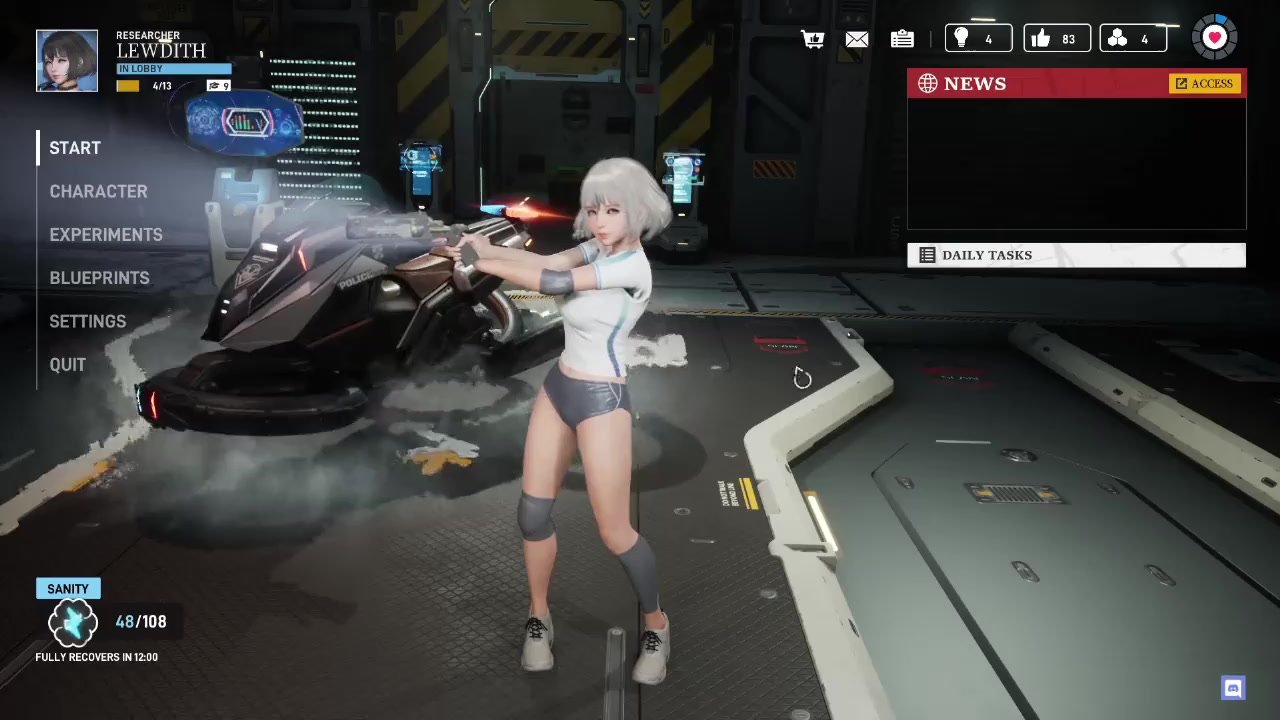Open the Discord link icon

pos(1233,688)
